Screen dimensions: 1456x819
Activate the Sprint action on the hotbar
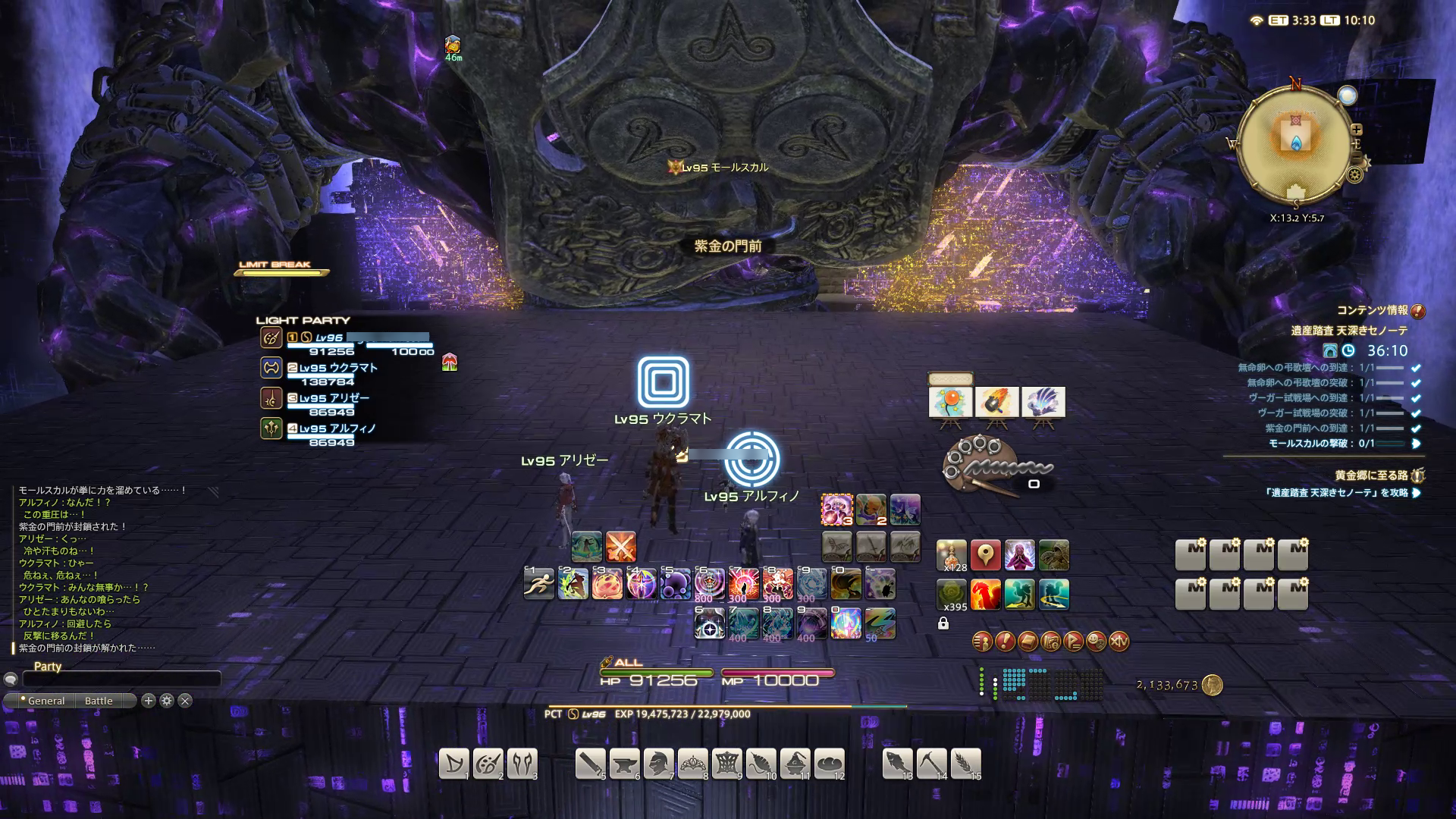539,584
